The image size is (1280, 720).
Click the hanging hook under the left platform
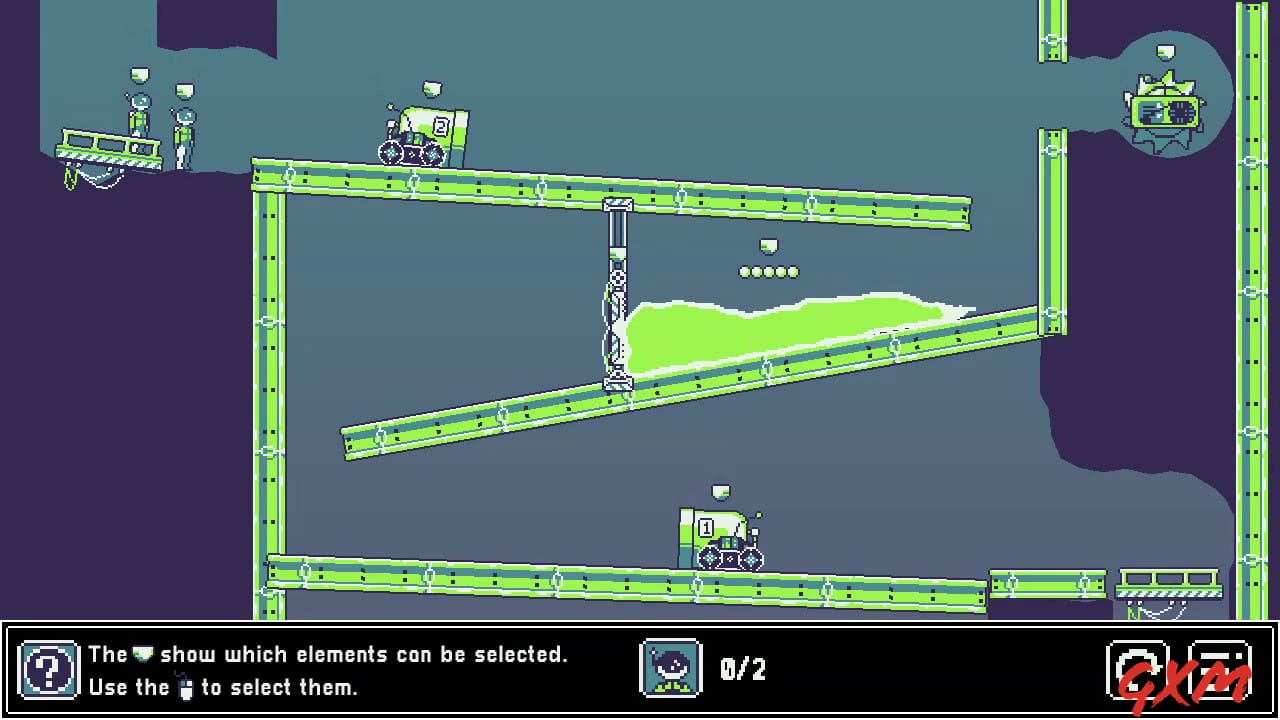(72, 175)
